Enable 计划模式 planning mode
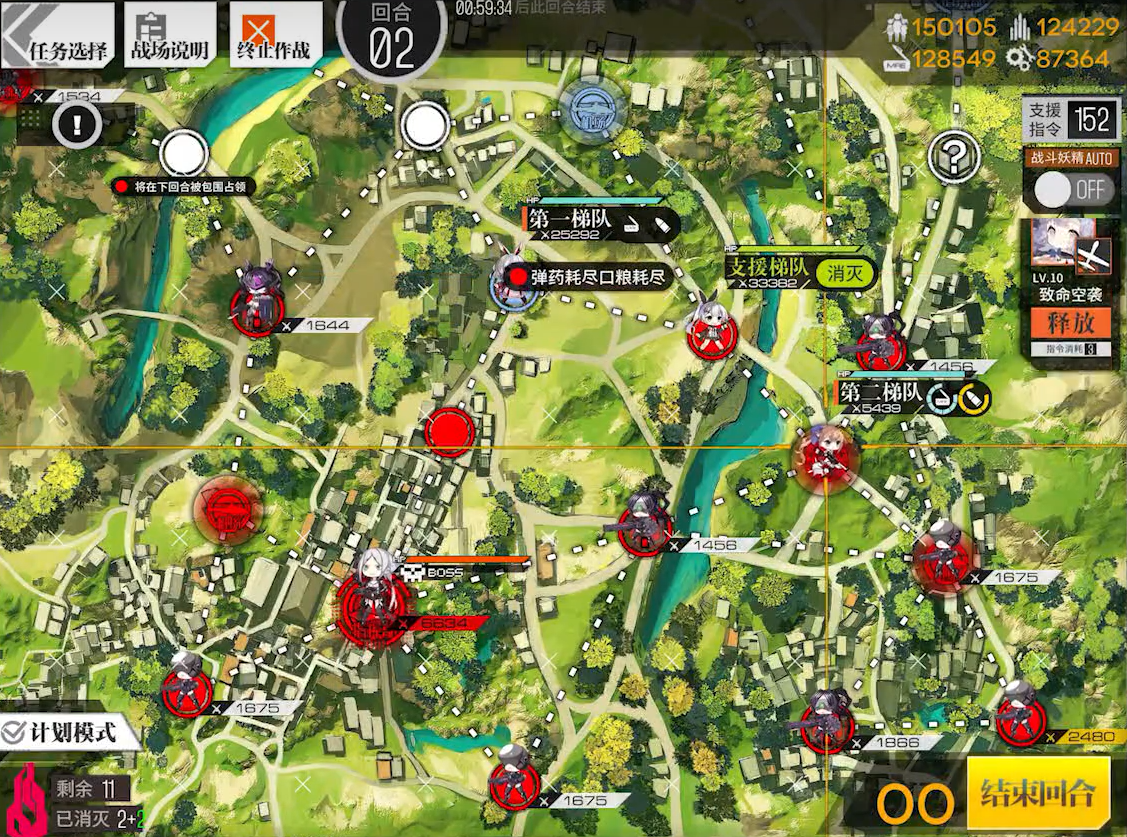Viewport: 1127px width, 837px height. pyautogui.click(x=61, y=732)
